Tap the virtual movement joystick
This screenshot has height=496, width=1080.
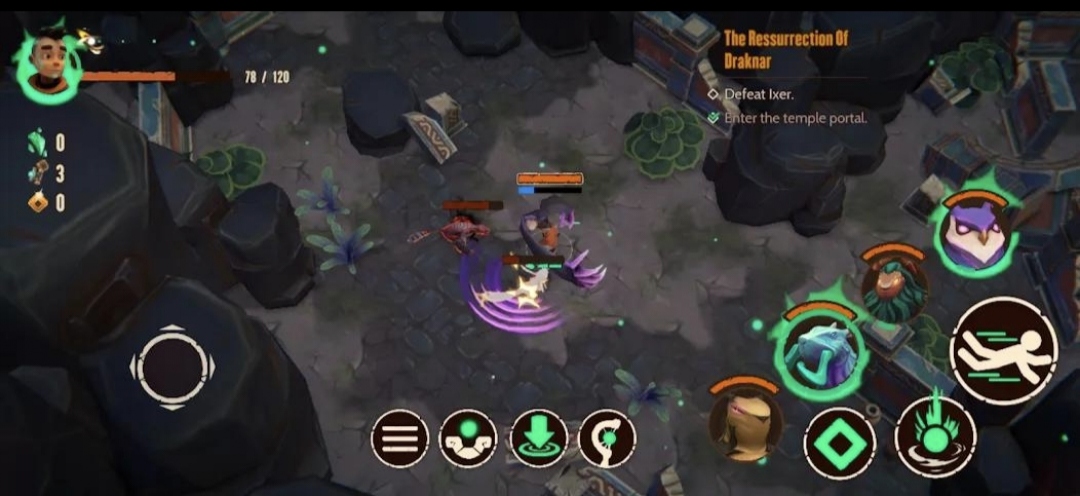click(172, 366)
